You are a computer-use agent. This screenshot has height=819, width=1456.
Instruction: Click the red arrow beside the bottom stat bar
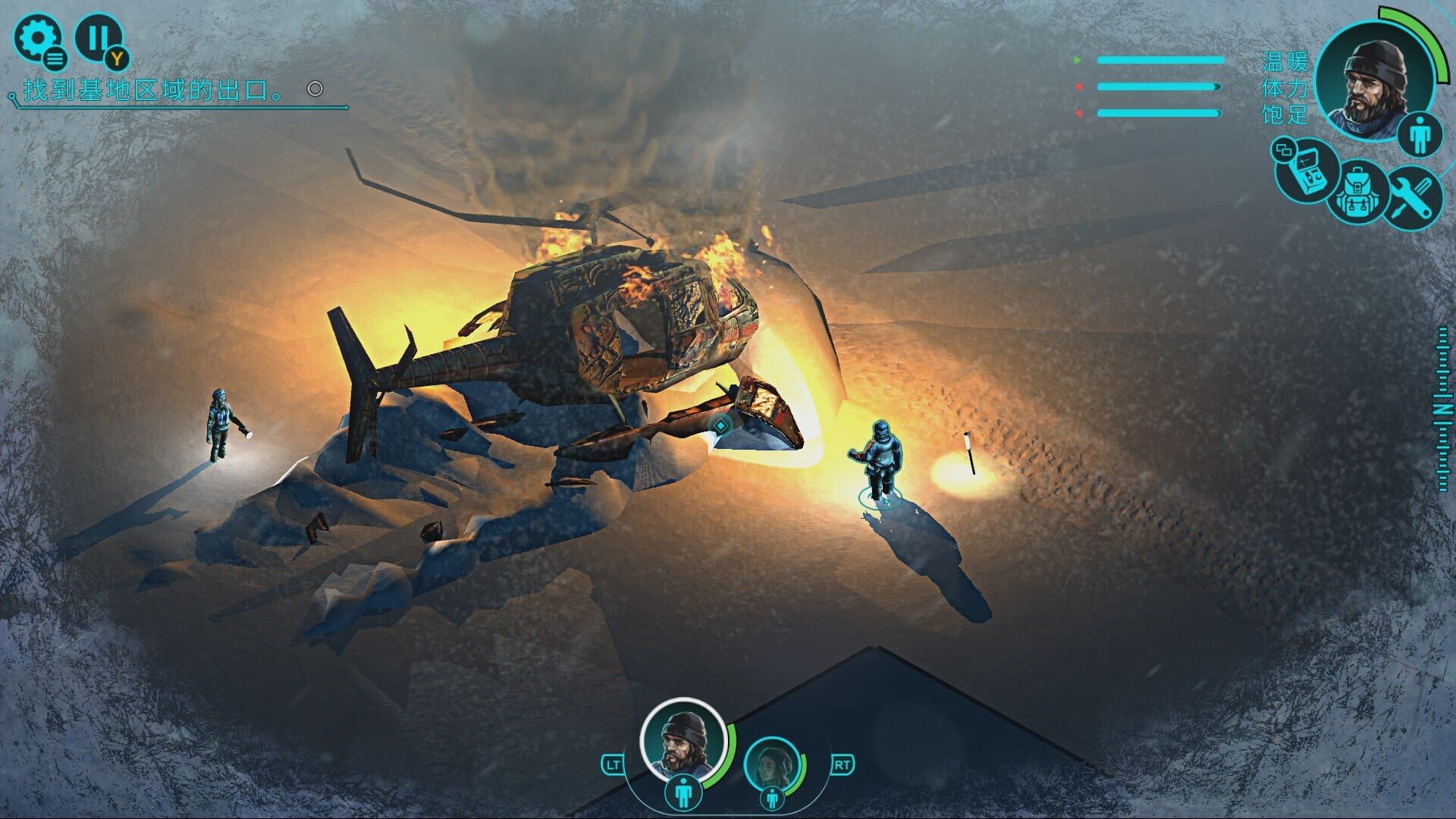click(x=1078, y=114)
